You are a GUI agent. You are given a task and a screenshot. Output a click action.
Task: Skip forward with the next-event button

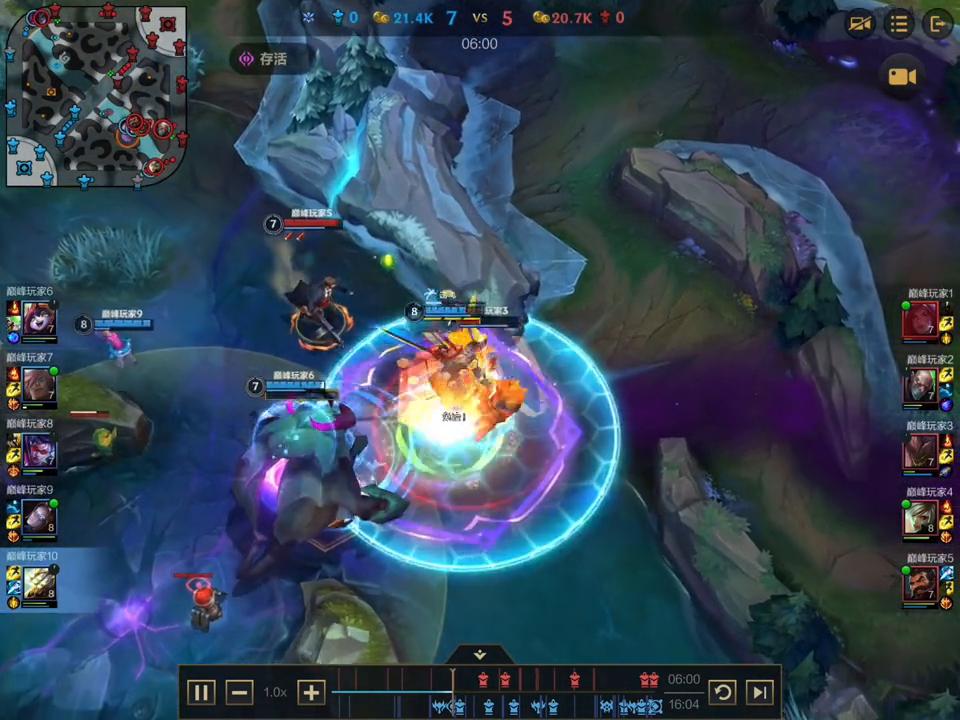coord(760,692)
